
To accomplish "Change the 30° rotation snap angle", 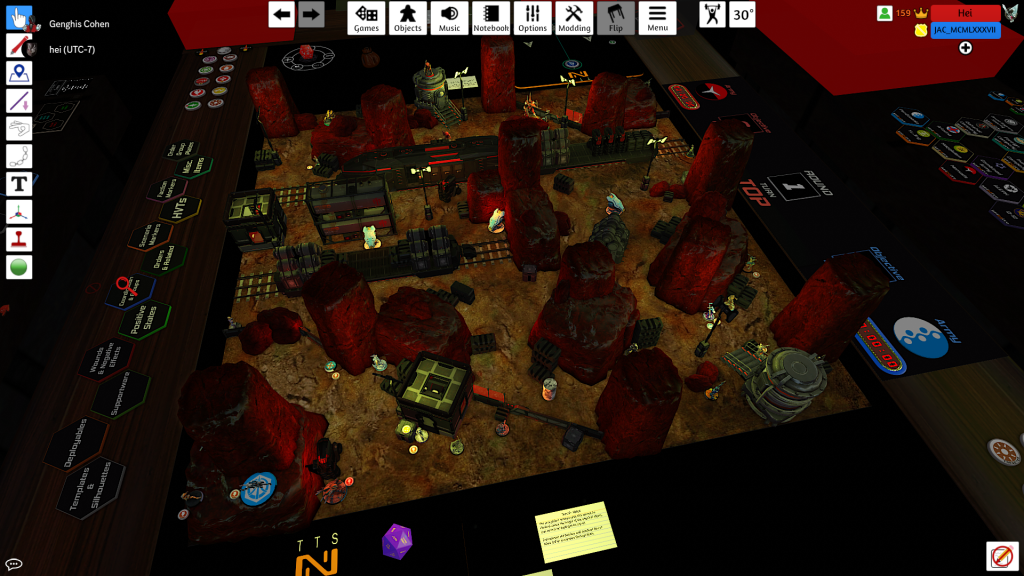I will [x=742, y=15].
